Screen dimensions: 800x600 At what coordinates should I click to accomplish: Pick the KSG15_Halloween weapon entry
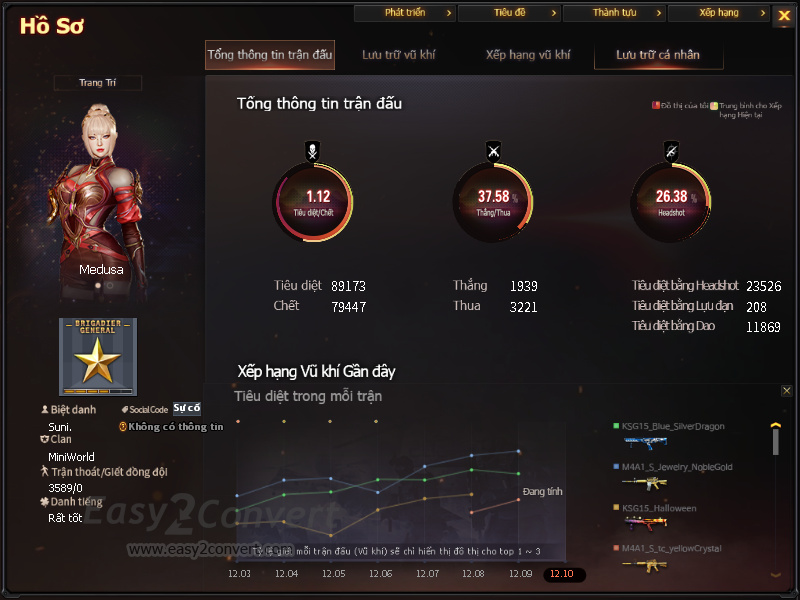click(658, 508)
